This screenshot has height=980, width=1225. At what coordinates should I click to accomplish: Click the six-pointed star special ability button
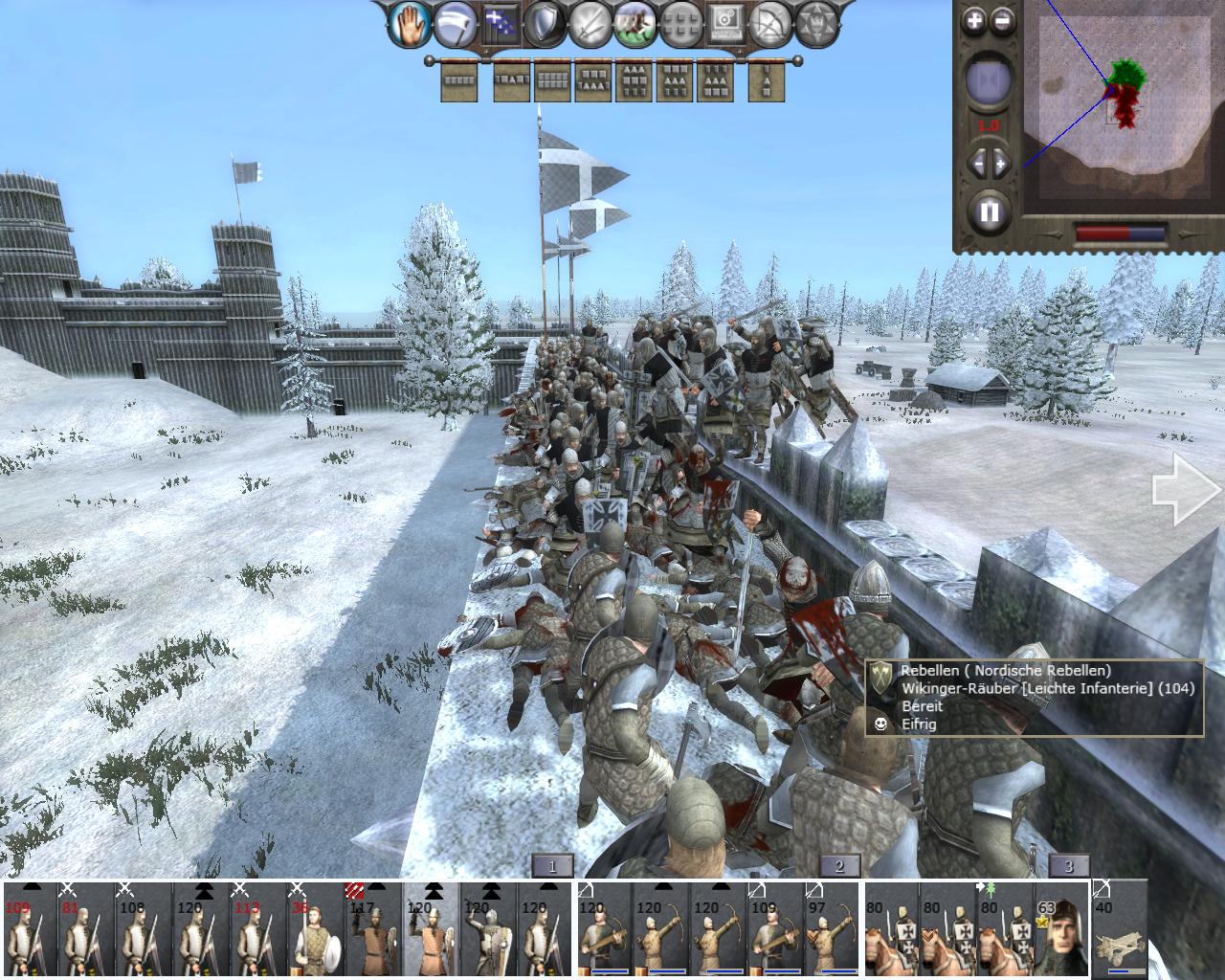816,25
